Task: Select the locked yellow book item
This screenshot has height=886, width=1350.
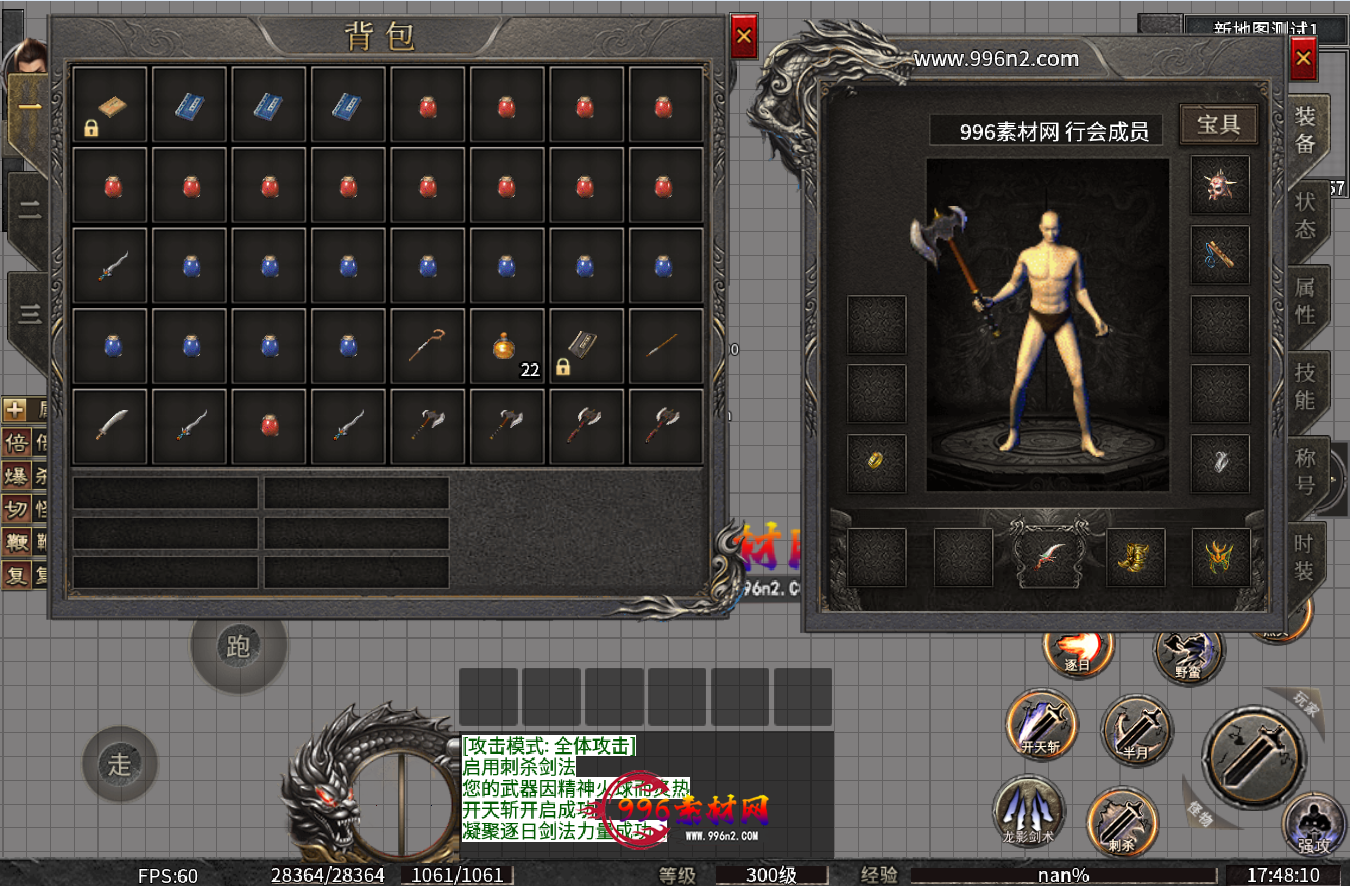Action: click(110, 105)
